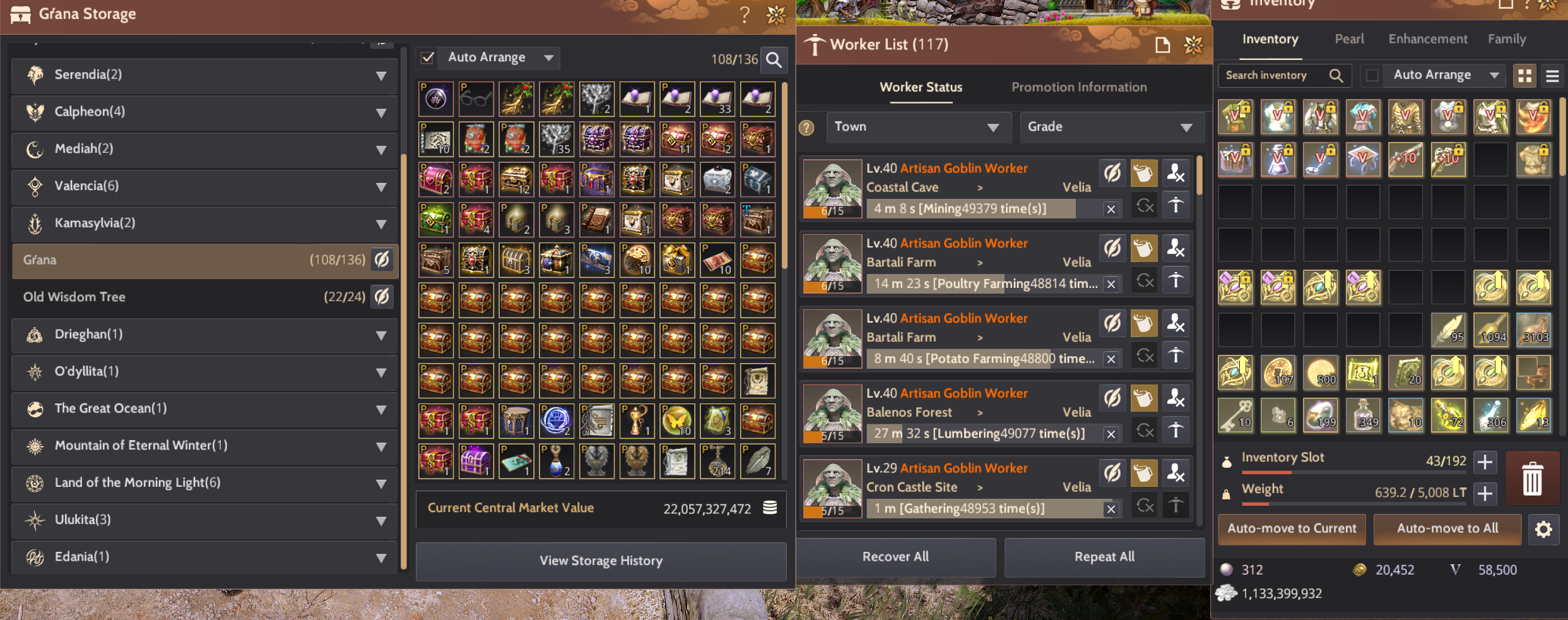The width and height of the screenshot is (1568, 620).
Task: Expand the Serendia storage region
Action: pyautogui.click(x=381, y=76)
